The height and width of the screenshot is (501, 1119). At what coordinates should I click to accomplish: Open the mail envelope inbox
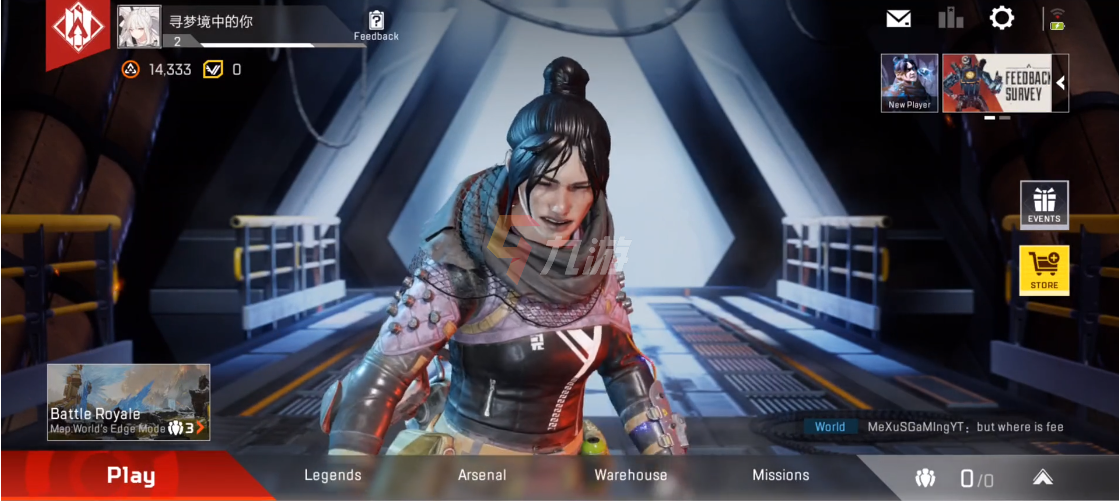[x=899, y=18]
